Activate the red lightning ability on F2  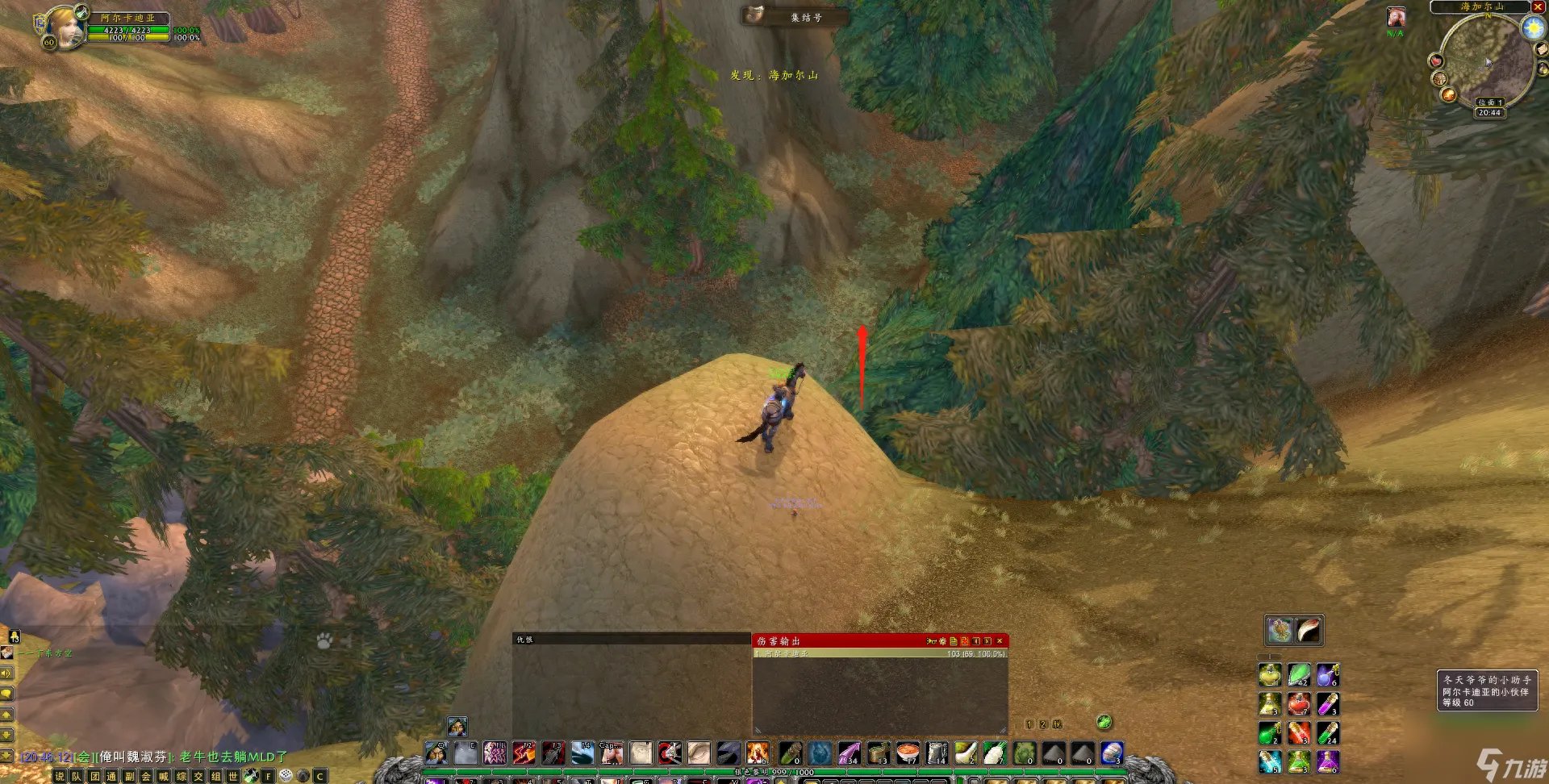524,753
